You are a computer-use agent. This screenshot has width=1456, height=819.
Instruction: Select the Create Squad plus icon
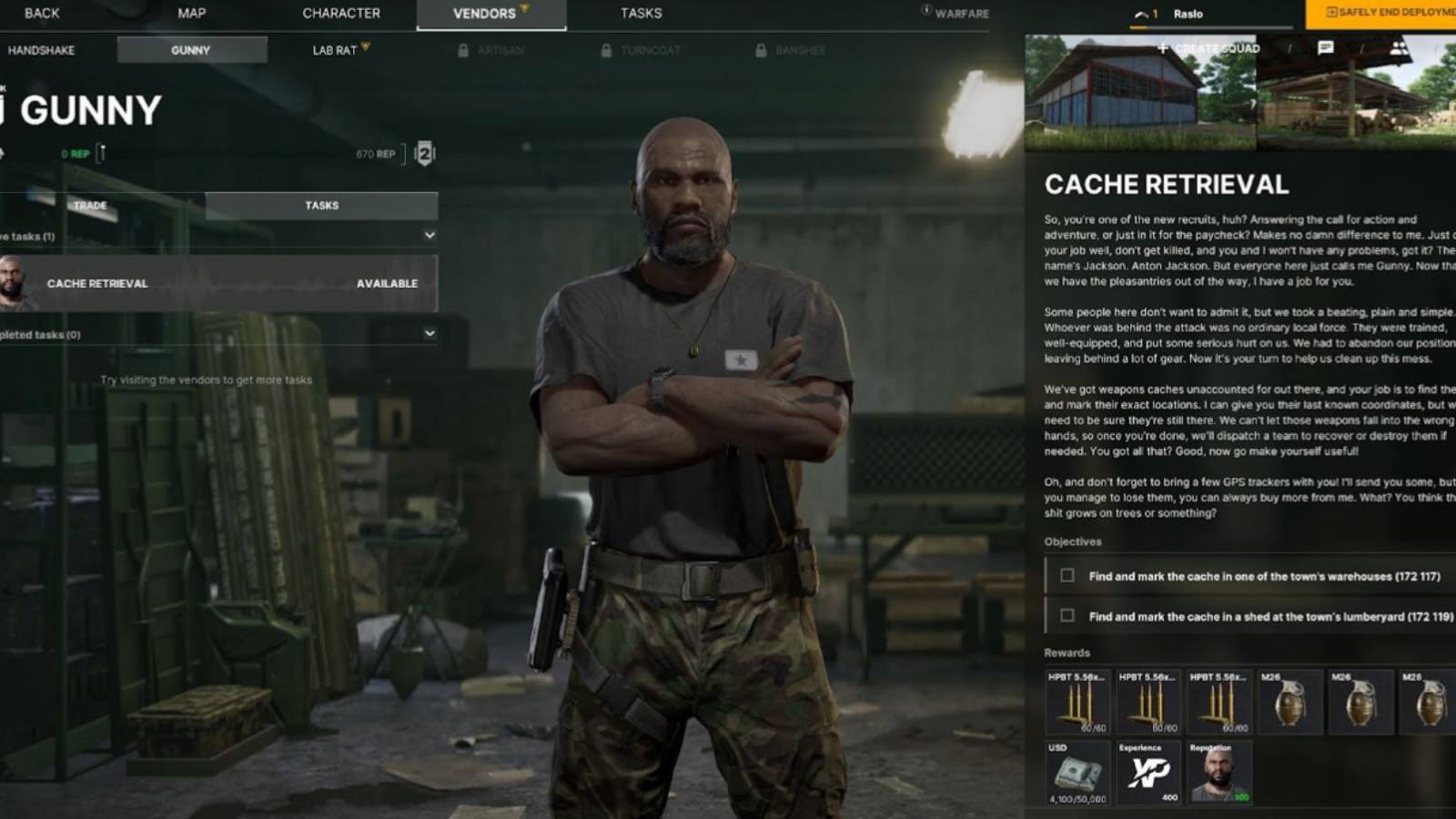pyautogui.click(x=1165, y=48)
